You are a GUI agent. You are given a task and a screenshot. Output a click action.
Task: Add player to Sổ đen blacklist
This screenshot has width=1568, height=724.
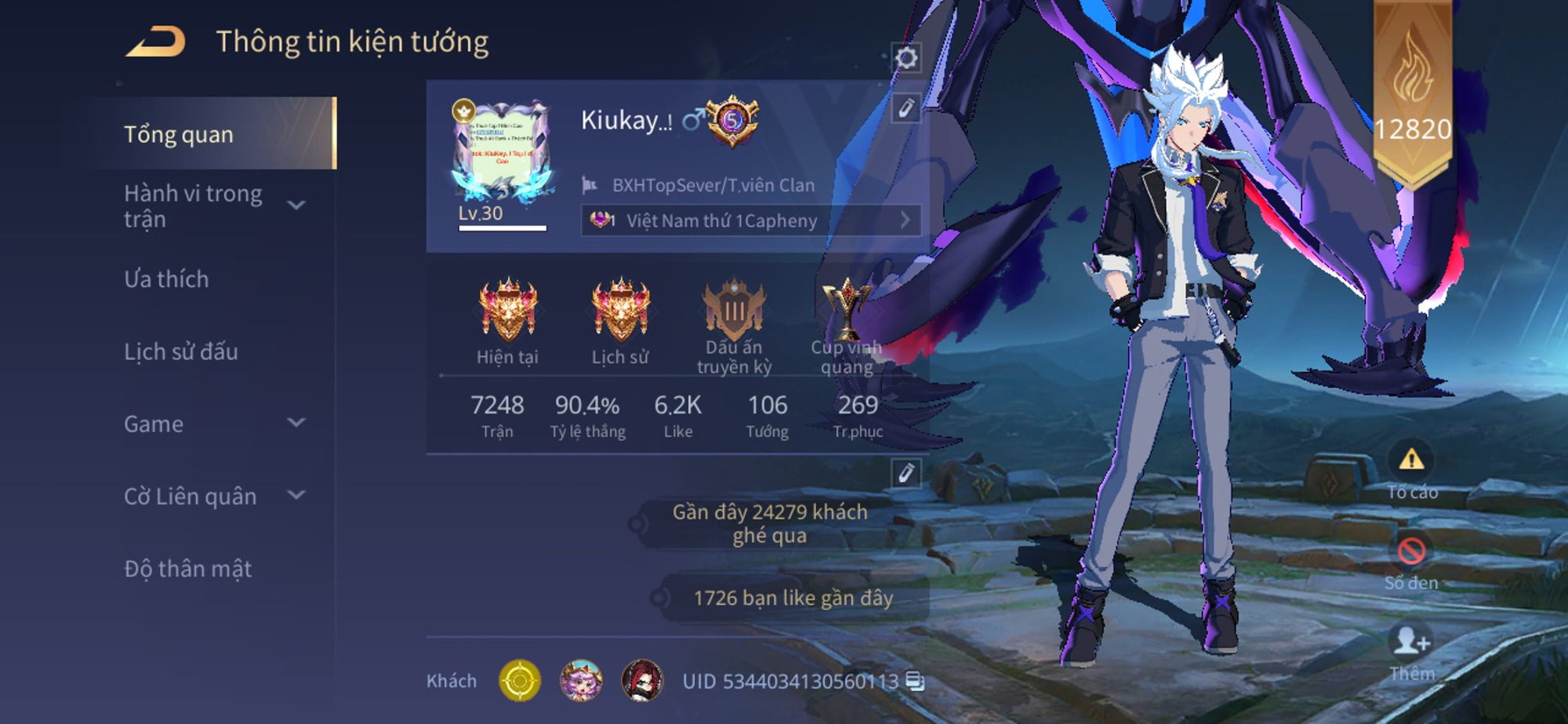click(1411, 561)
